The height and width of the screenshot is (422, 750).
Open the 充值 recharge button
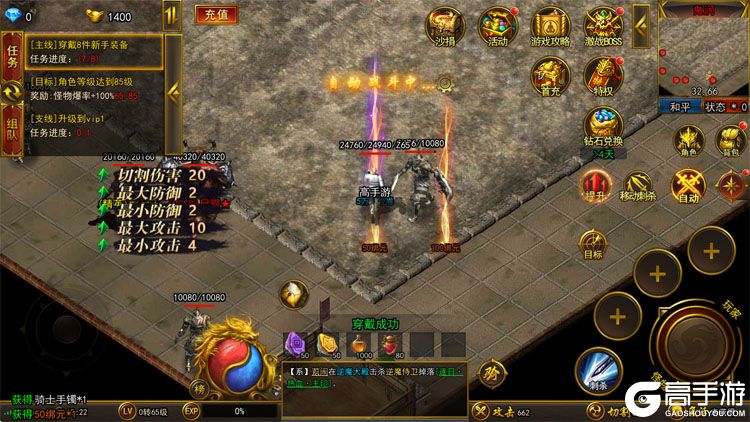[213, 16]
